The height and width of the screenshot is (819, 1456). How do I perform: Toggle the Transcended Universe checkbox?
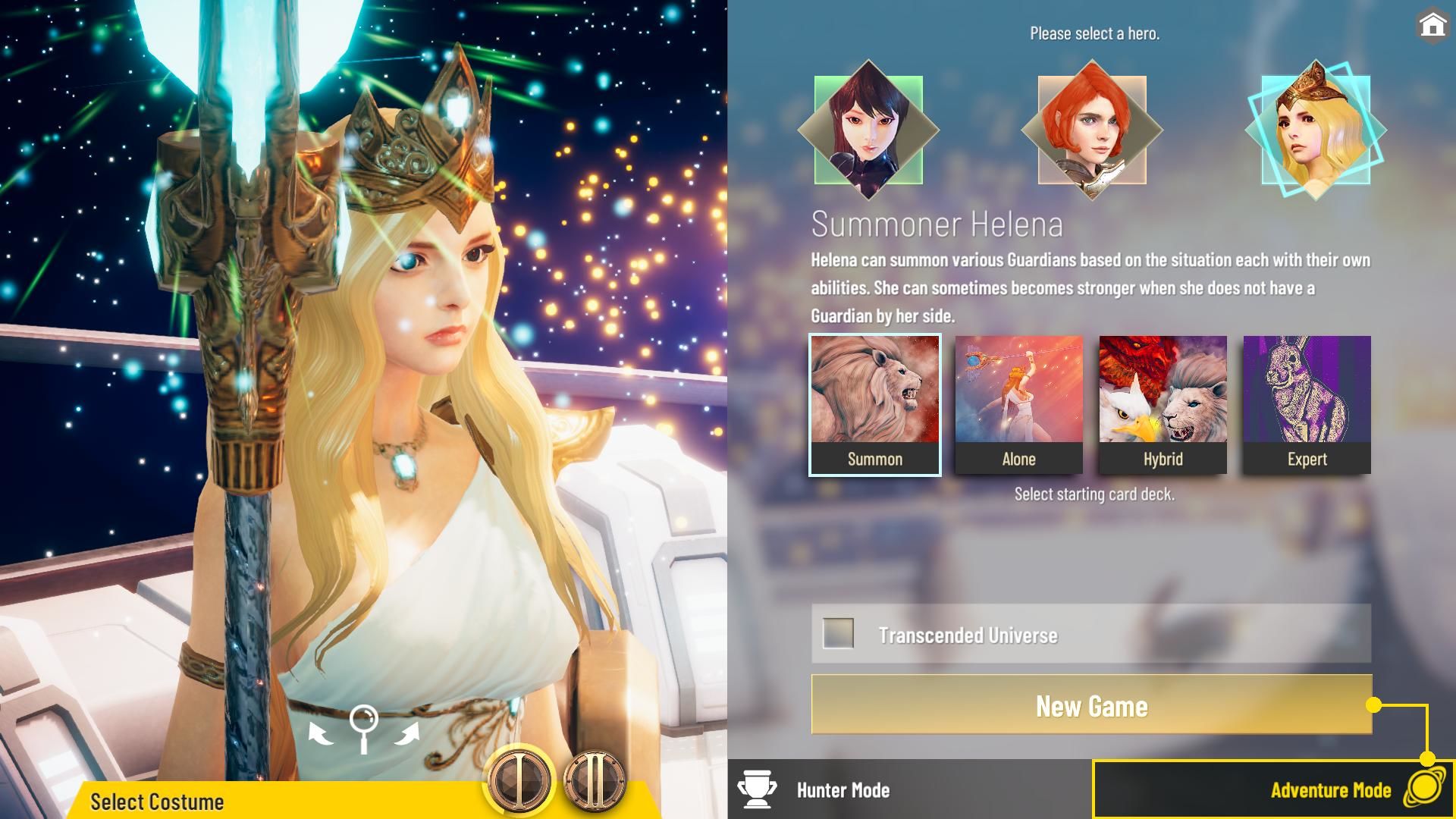point(838,633)
